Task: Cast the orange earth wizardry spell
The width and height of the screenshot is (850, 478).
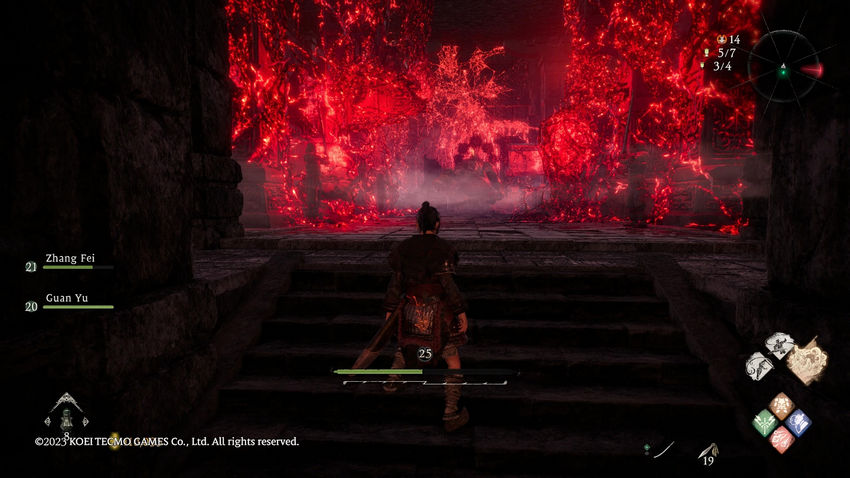Action: pyautogui.click(x=781, y=405)
